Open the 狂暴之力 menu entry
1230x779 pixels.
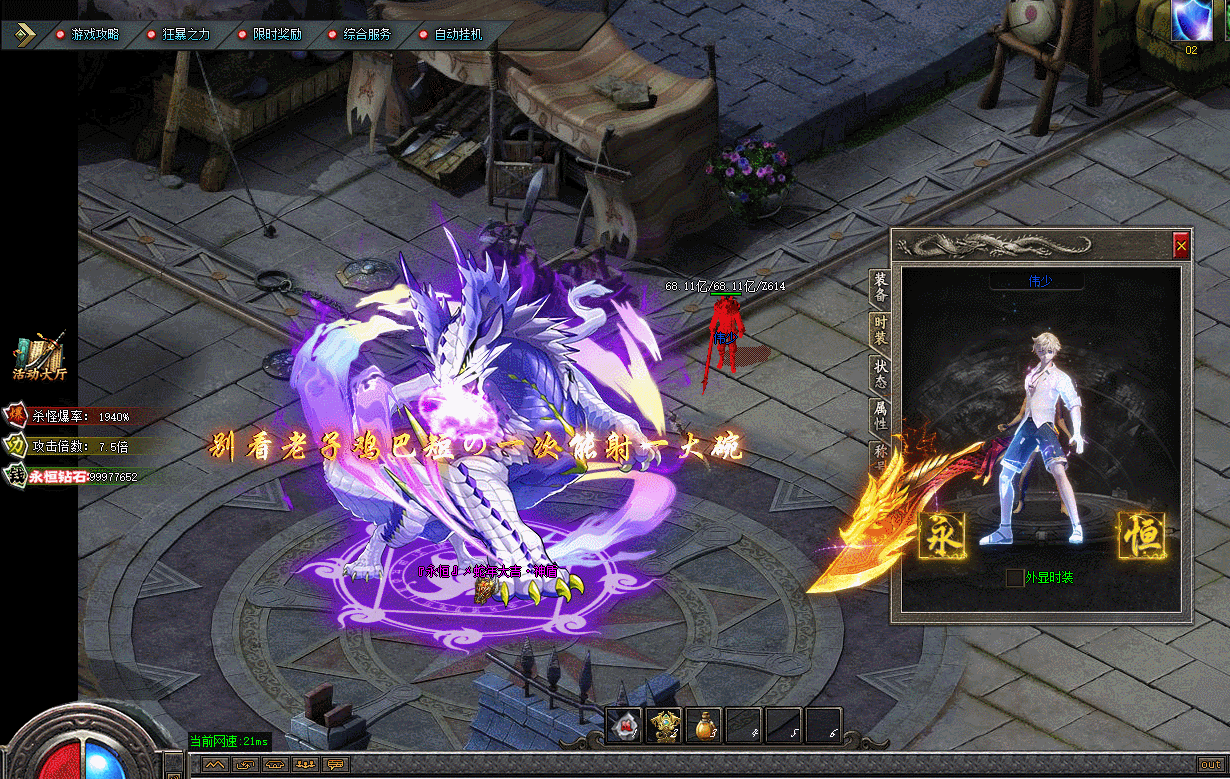[185, 34]
